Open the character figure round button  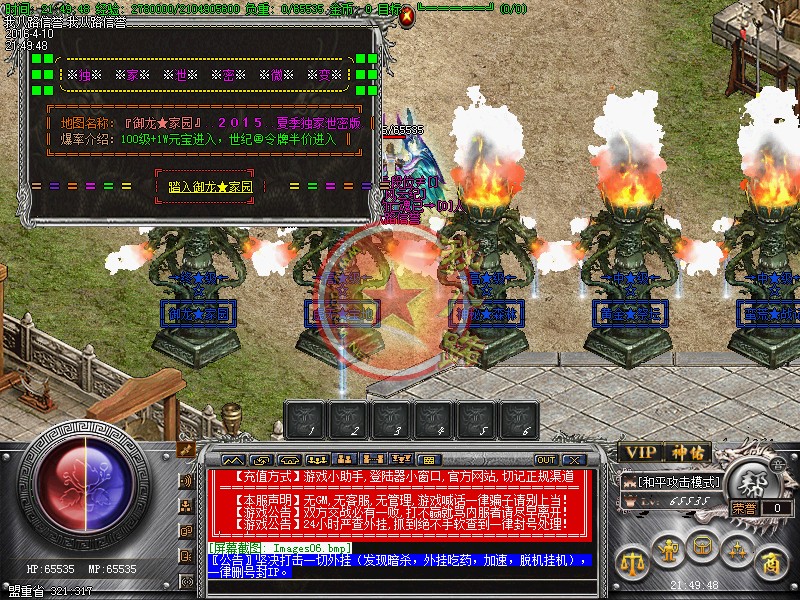pos(666,549)
